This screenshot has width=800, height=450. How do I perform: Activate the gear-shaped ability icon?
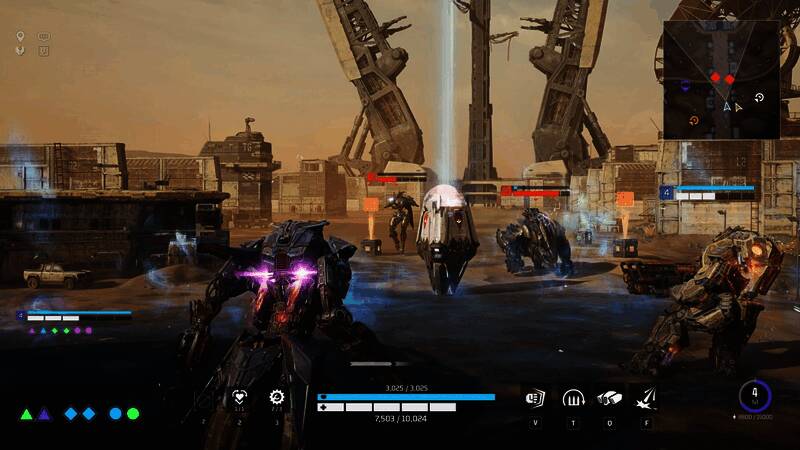[x=277, y=397]
